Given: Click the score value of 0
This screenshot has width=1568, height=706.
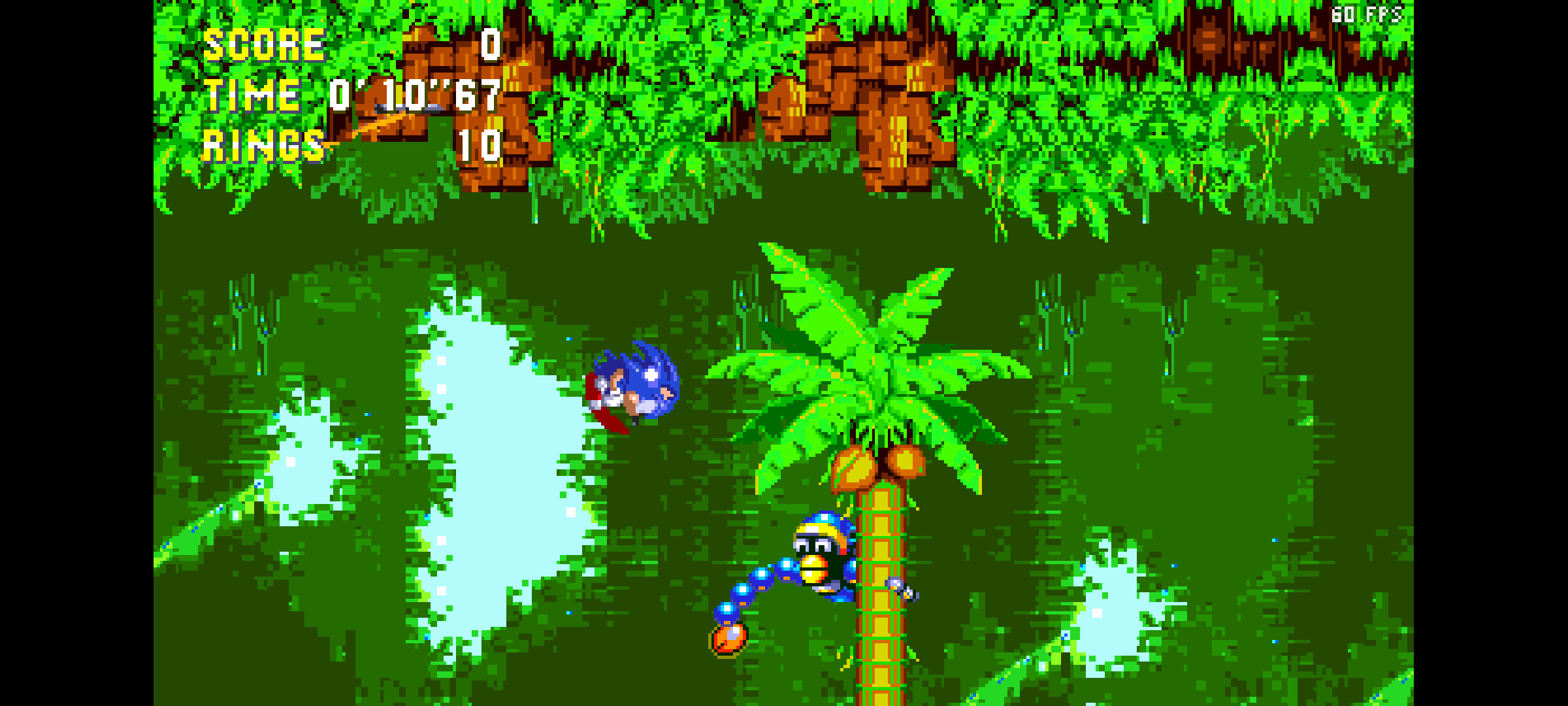Looking at the screenshot, I should point(489,44).
